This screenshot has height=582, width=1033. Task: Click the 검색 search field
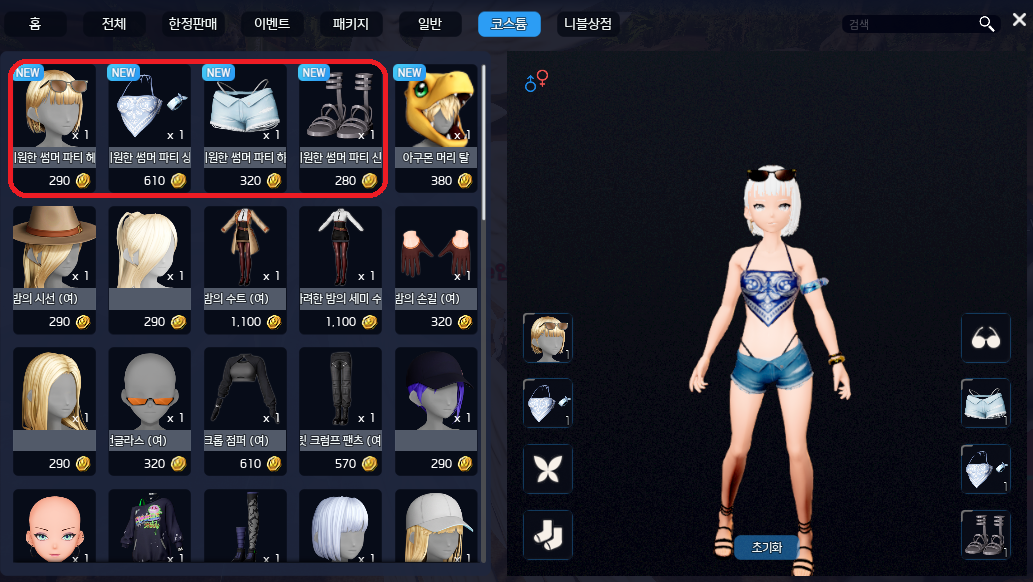[908, 24]
